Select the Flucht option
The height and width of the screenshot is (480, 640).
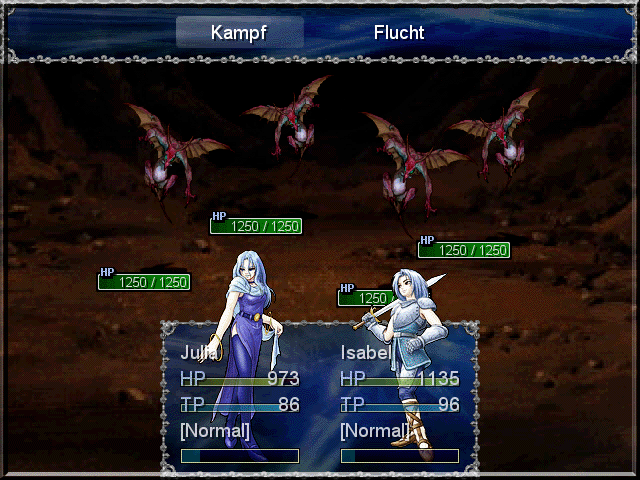tap(399, 32)
